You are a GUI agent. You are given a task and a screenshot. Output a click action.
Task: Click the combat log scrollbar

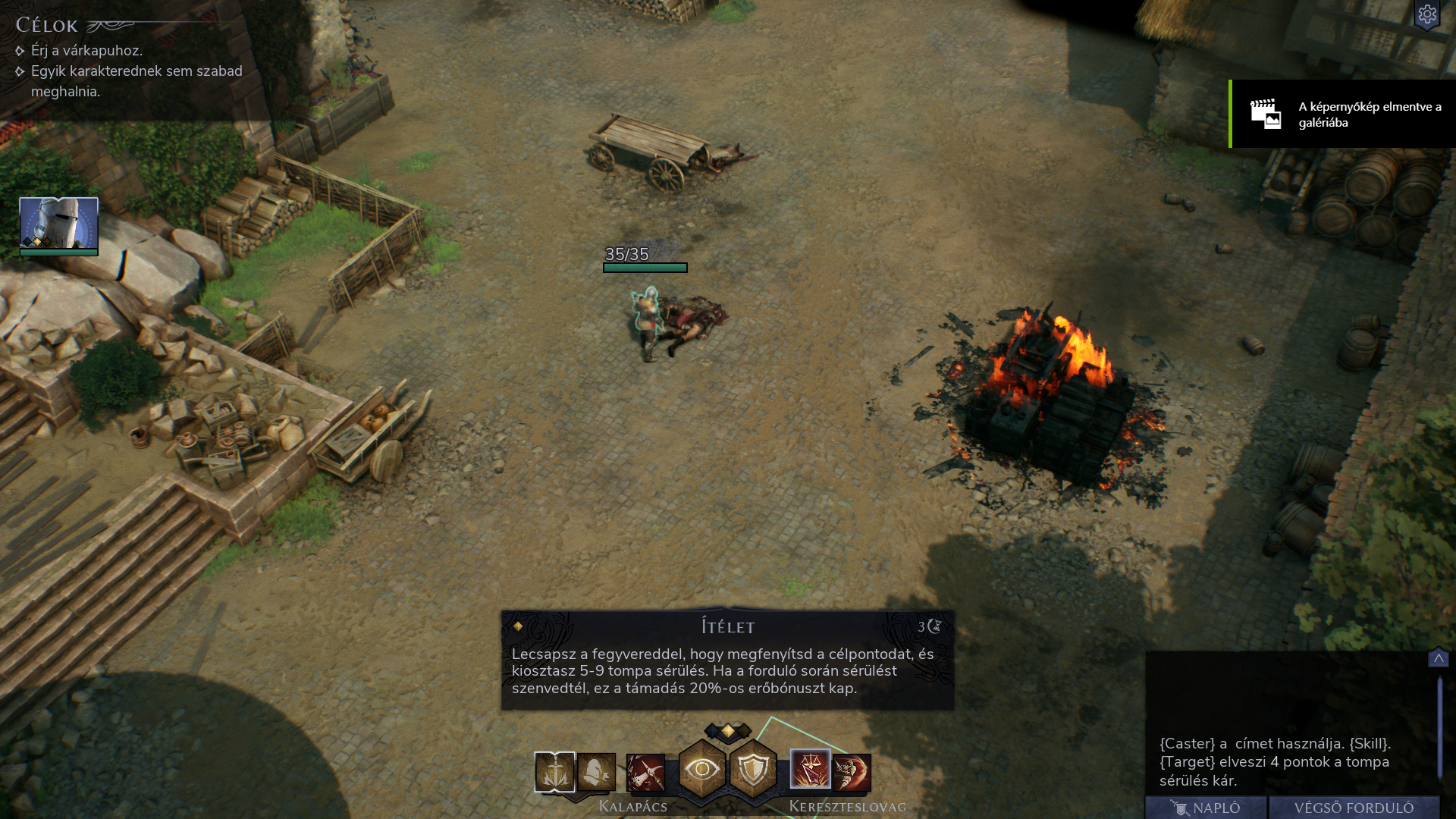[1439, 728]
